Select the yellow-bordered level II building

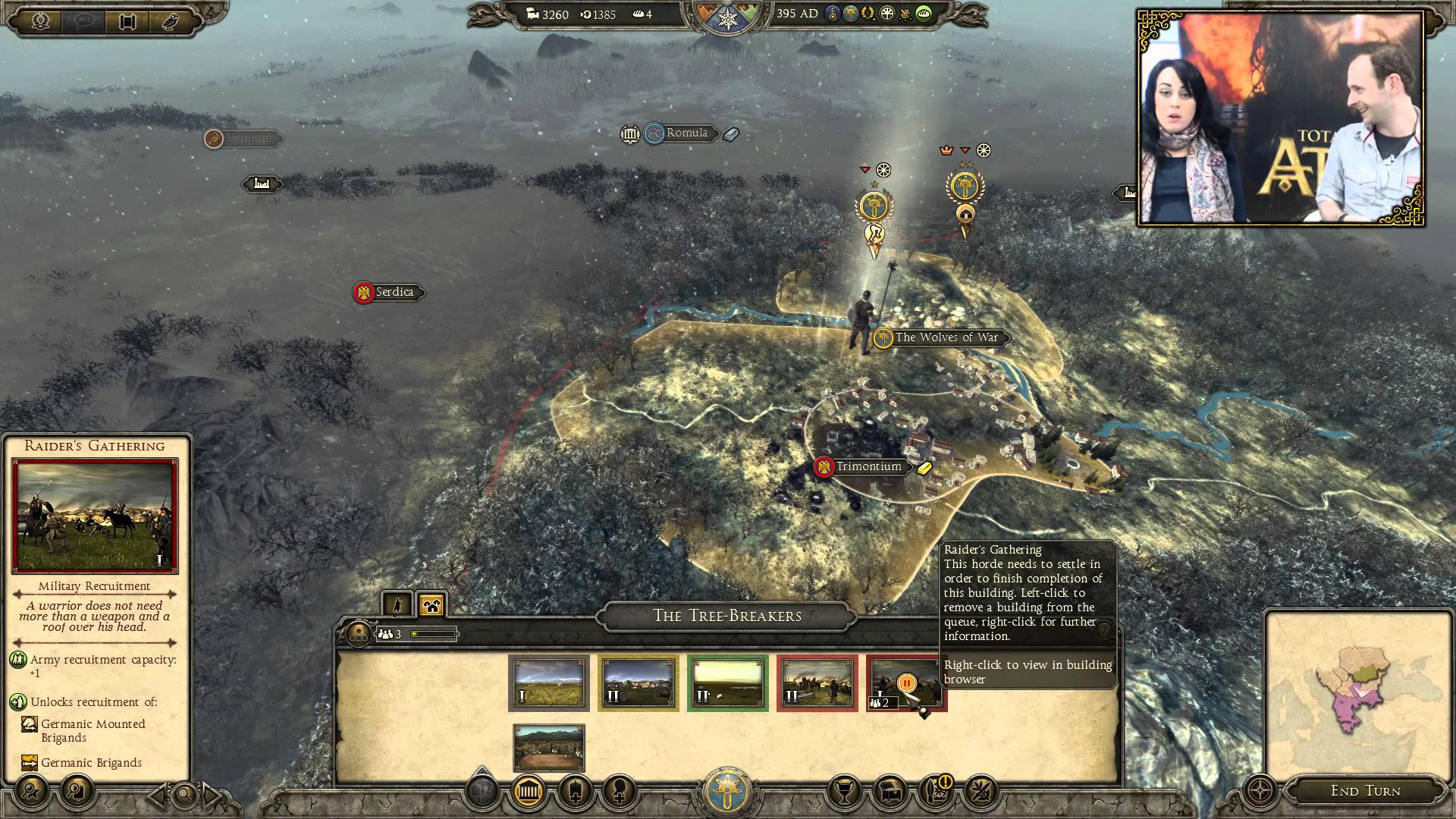tap(638, 682)
